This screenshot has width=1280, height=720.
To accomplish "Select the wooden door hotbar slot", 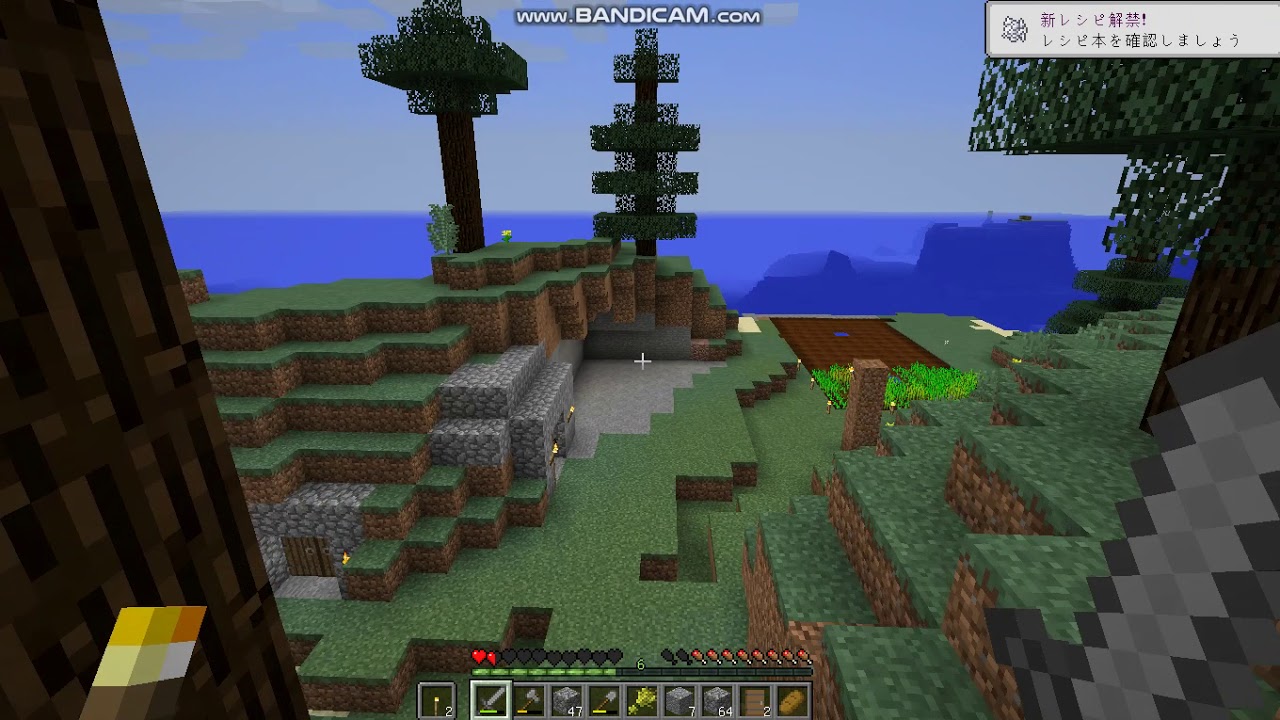I will [x=753, y=700].
